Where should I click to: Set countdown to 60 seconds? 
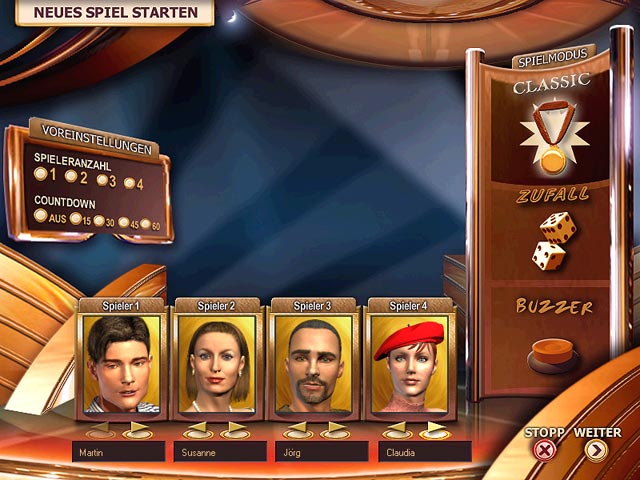tap(147, 225)
